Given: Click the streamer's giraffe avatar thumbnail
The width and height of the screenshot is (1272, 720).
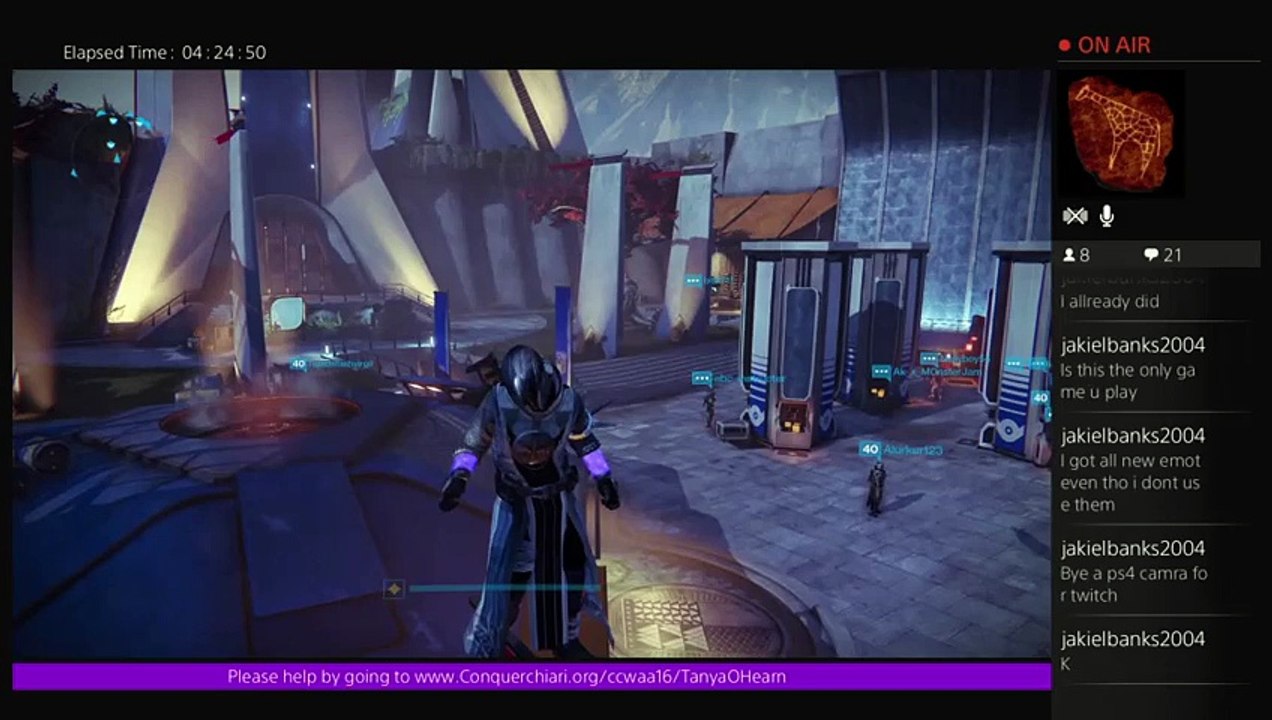Looking at the screenshot, I should point(1121,133).
